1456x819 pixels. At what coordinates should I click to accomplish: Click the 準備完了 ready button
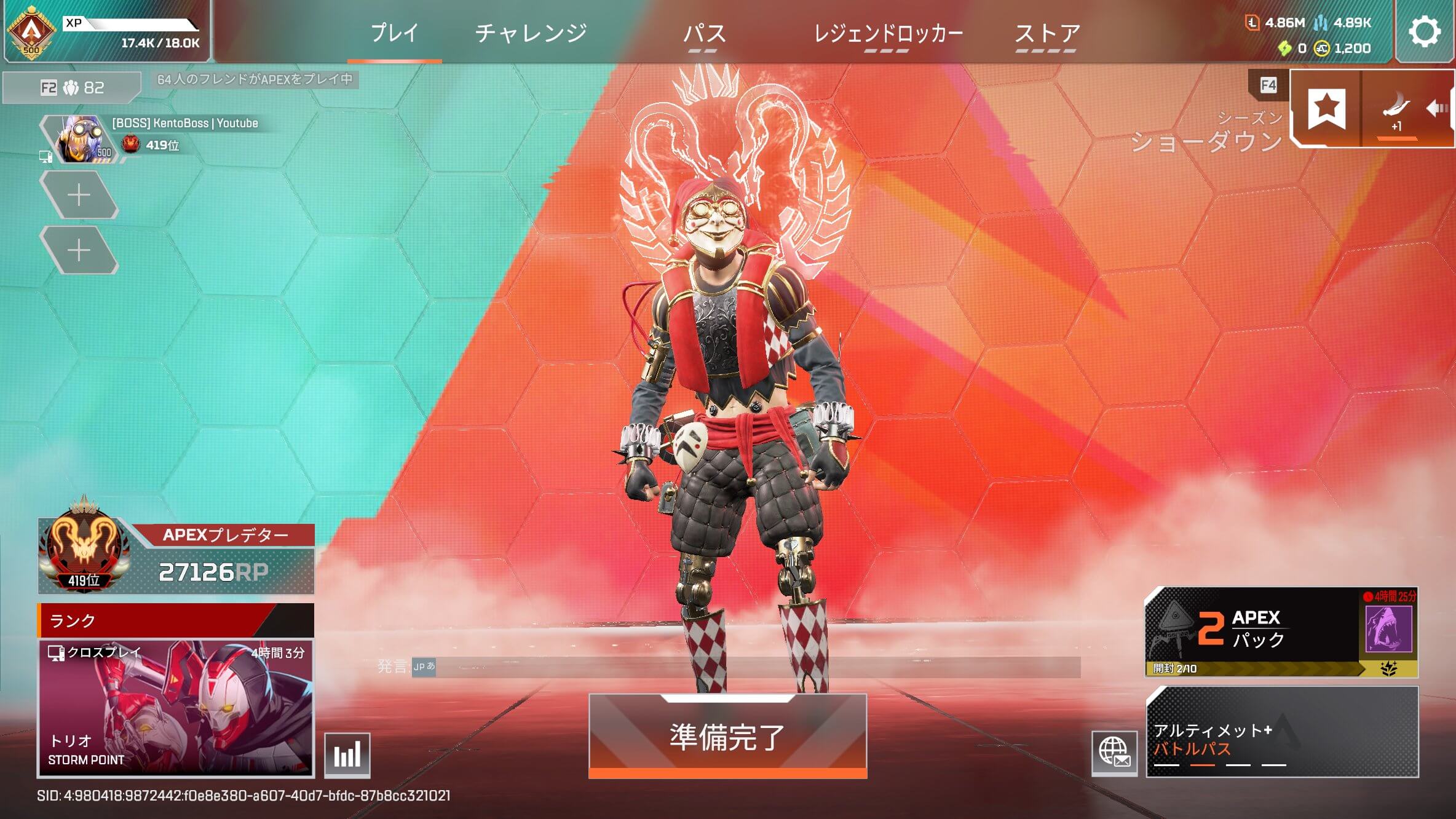click(727, 736)
